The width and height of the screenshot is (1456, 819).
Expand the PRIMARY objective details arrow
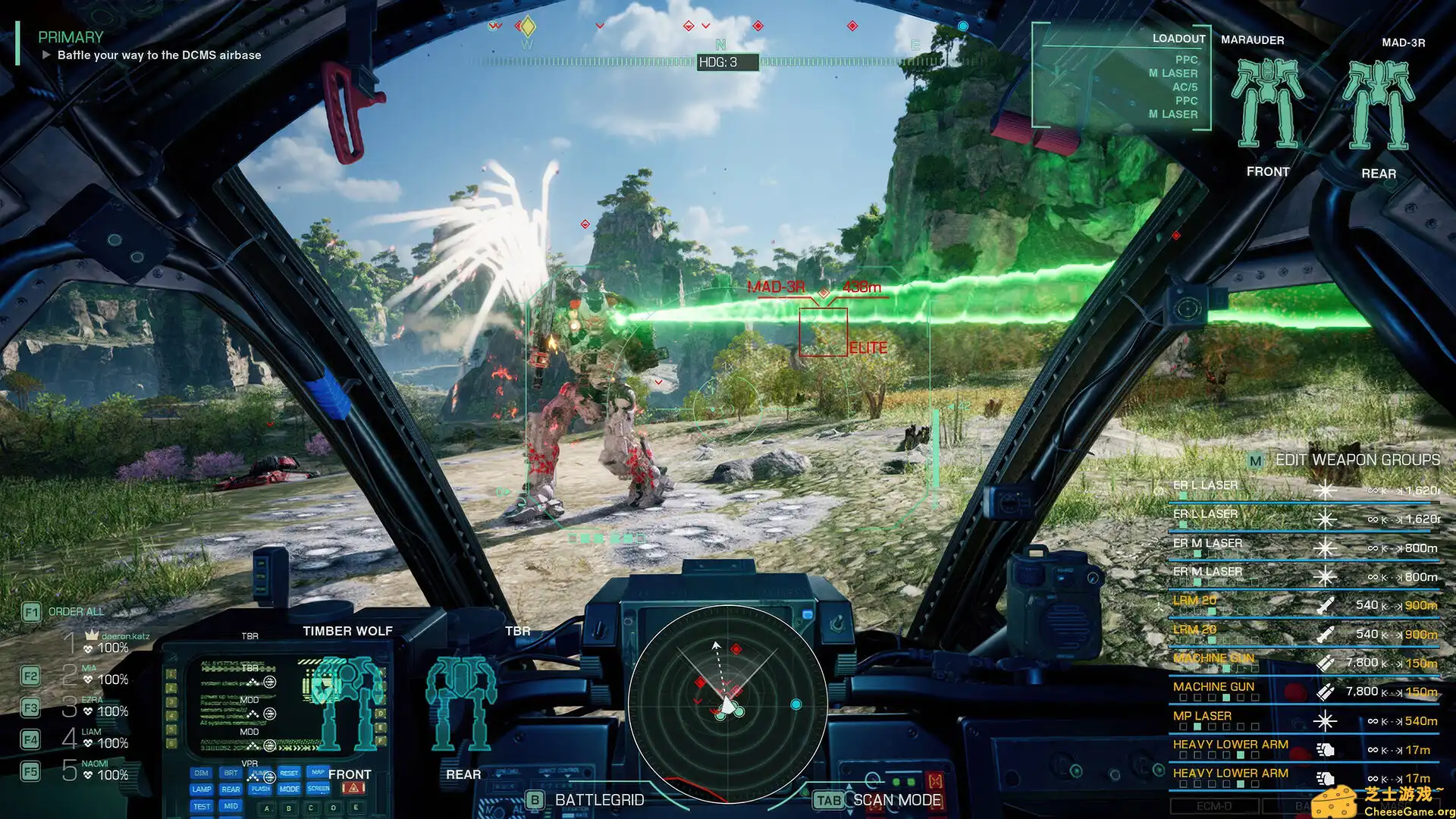[x=47, y=55]
